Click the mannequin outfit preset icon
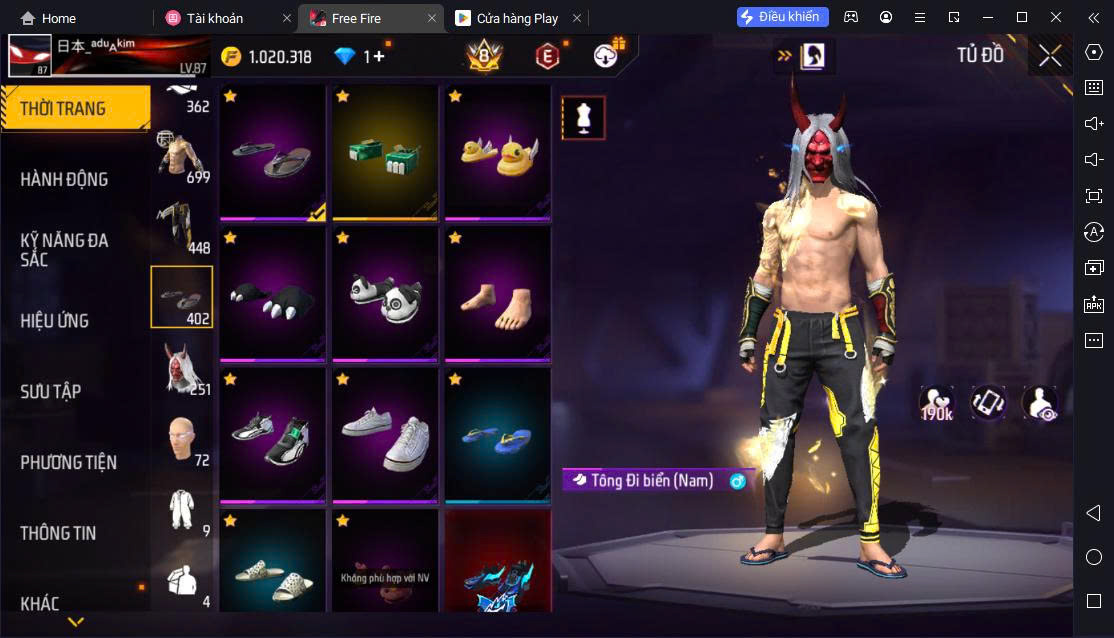 click(x=582, y=118)
